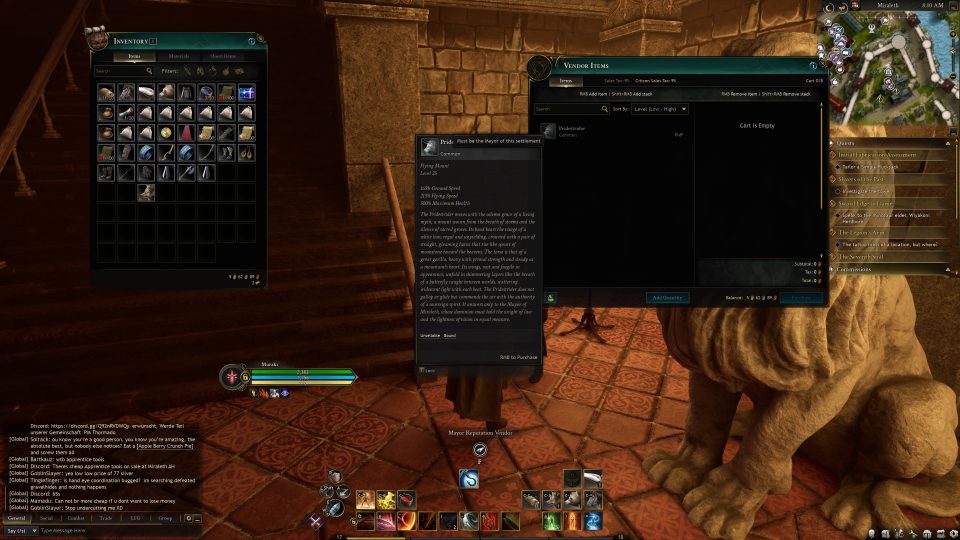Click the Purchase button
This screenshot has height=540, width=960.
click(x=801, y=298)
